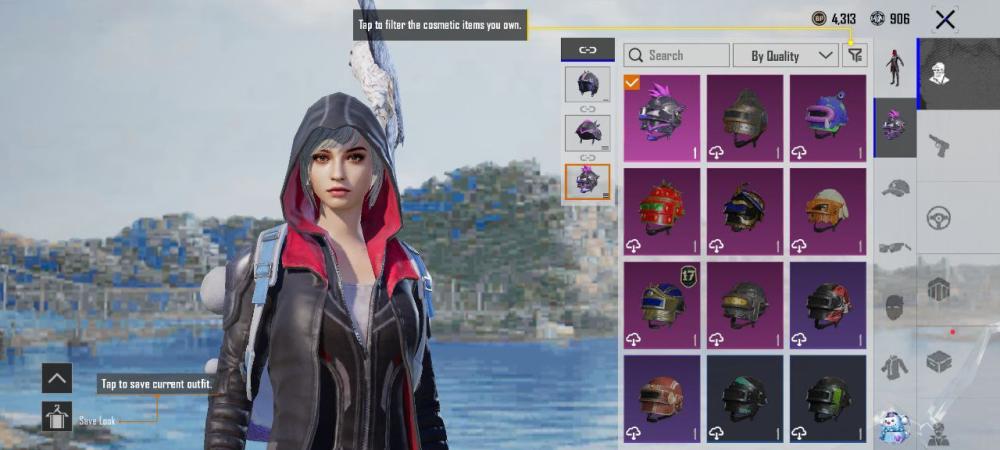Open the glasses category
This screenshot has height=450, width=1000.
tap(895, 246)
